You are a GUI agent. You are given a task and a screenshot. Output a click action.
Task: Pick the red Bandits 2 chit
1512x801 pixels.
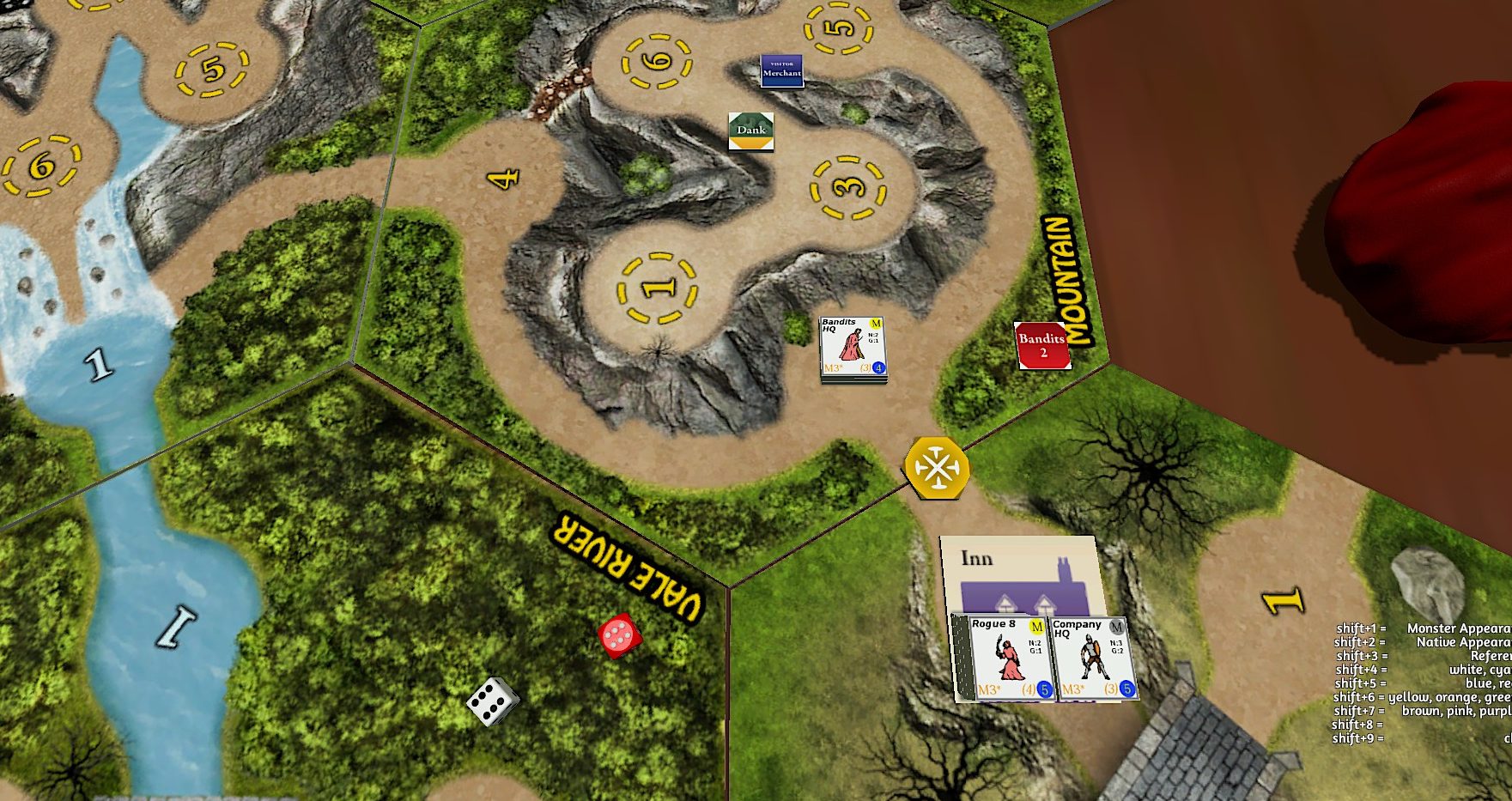click(1042, 345)
